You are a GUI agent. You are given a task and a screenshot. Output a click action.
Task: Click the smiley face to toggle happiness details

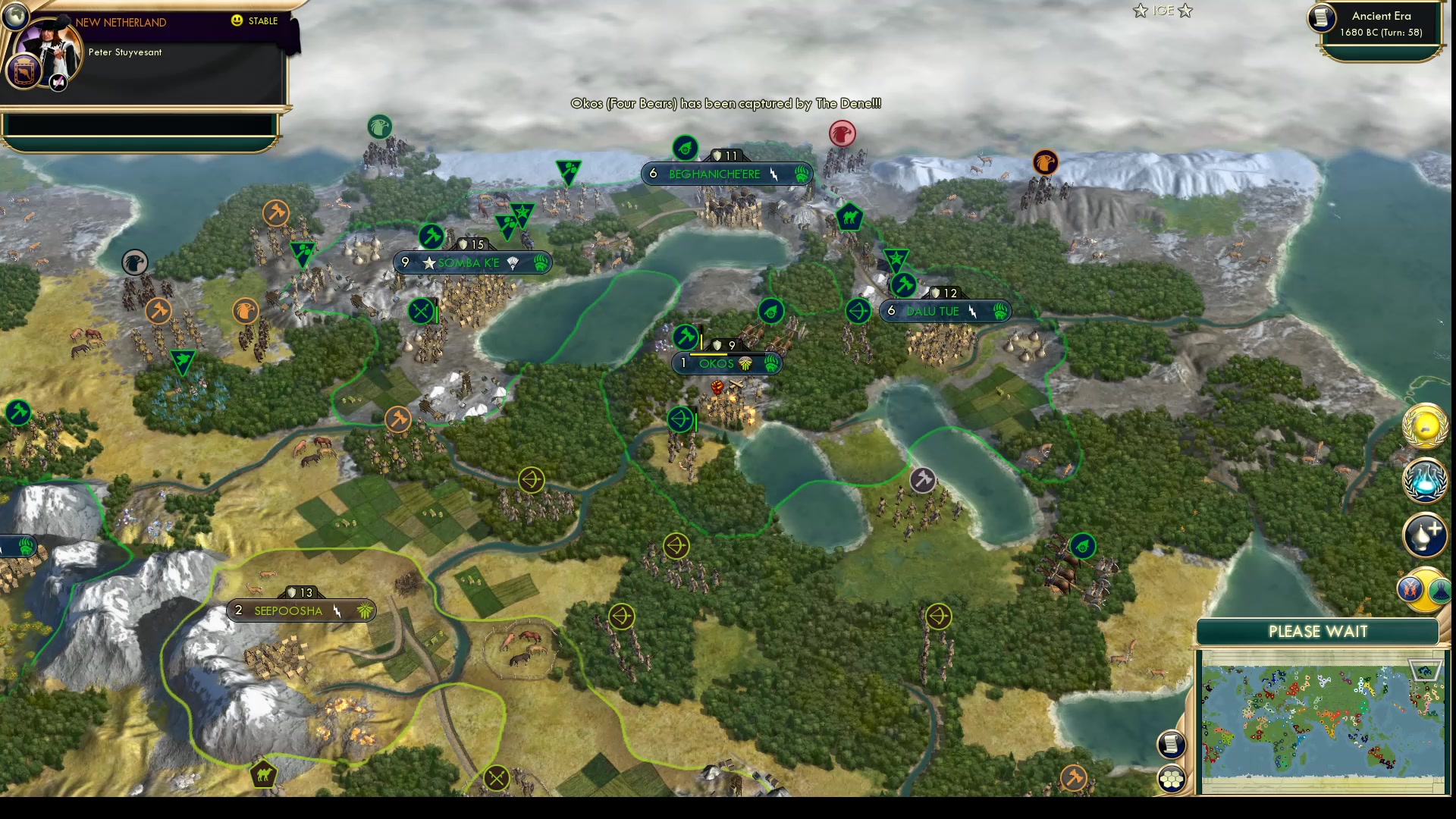(x=237, y=21)
